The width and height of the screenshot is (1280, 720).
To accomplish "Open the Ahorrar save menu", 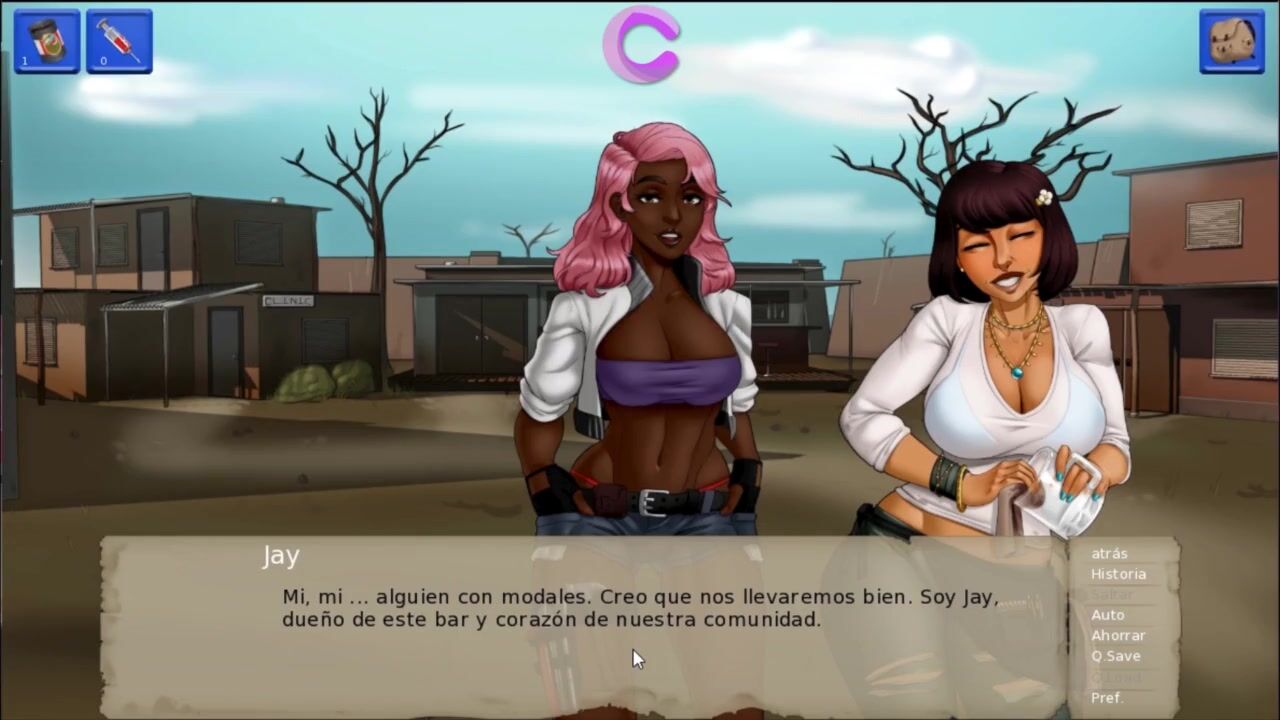I will [x=1118, y=635].
